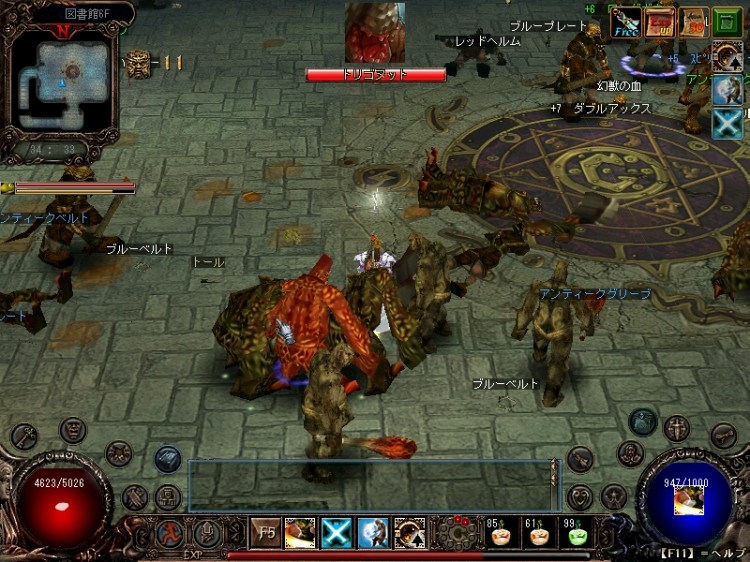
Task: Activate the Free sword buff icon
Action: point(627,21)
